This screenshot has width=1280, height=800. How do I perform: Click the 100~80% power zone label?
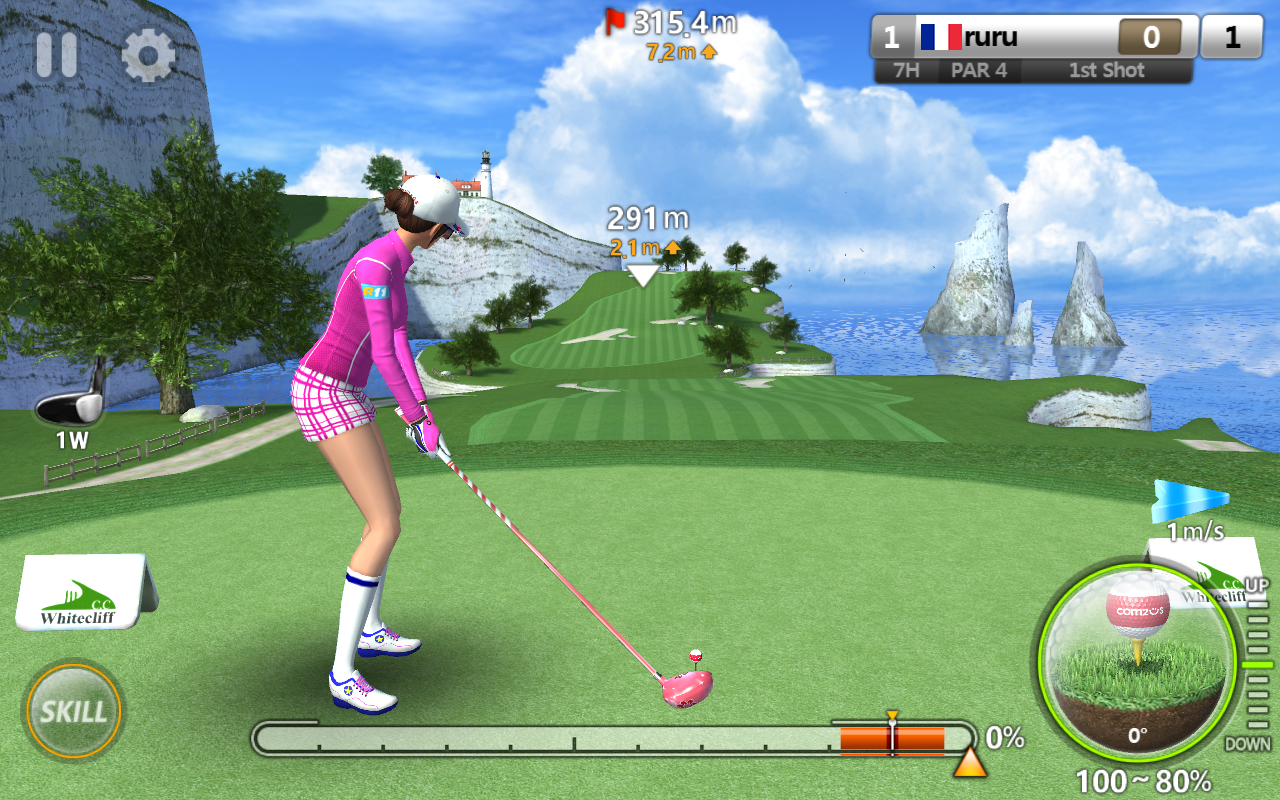click(1143, 781)
